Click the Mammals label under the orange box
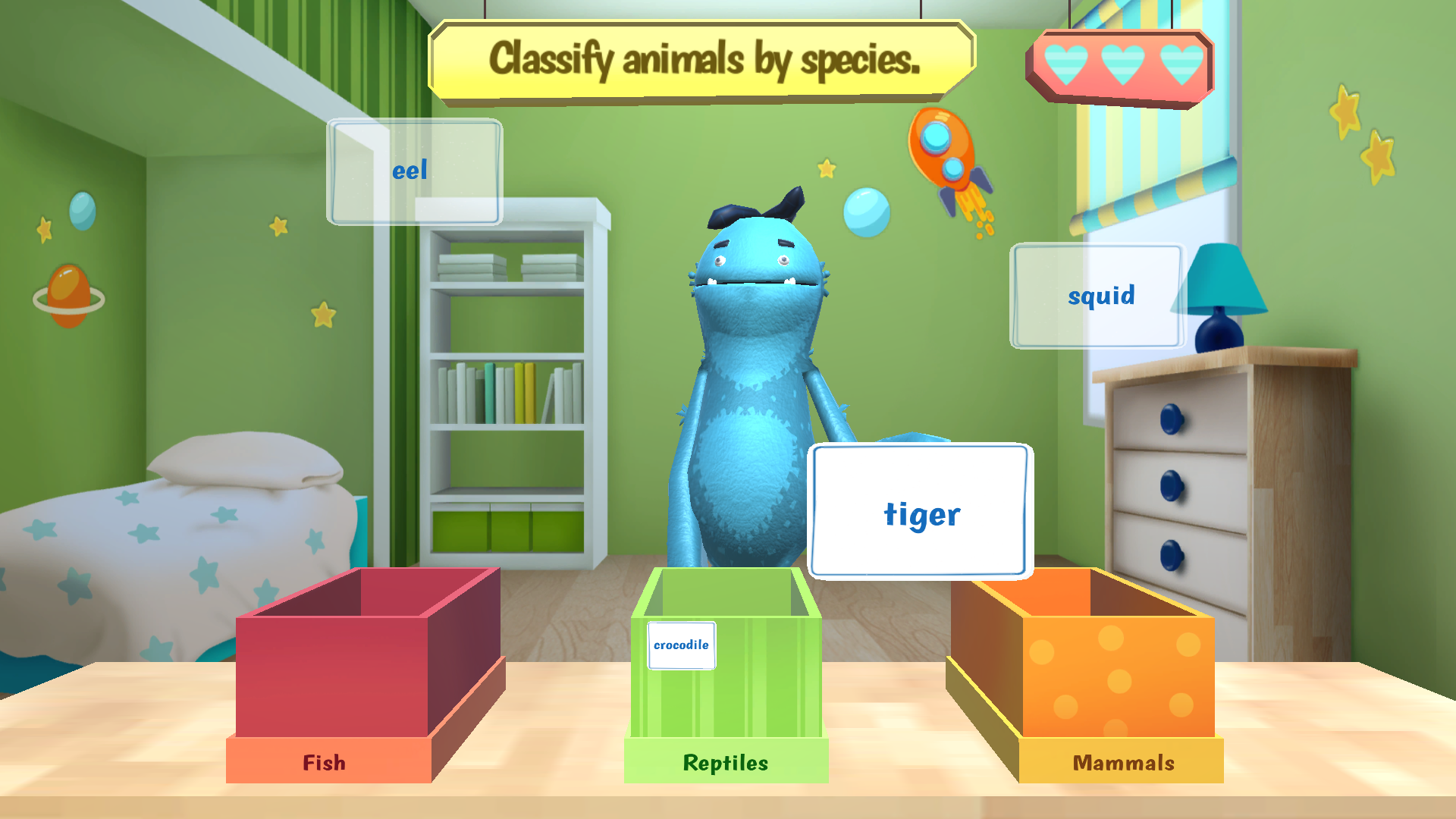This screenshot has width=1456, height=819. 1125,763
